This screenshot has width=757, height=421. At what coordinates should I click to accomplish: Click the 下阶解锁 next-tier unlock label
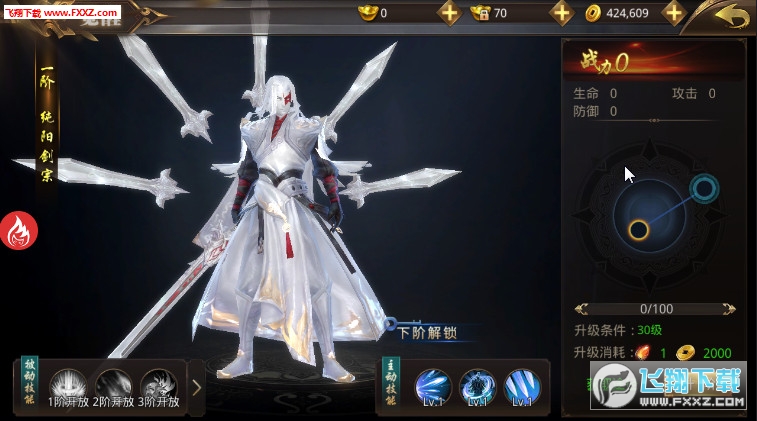427,332
